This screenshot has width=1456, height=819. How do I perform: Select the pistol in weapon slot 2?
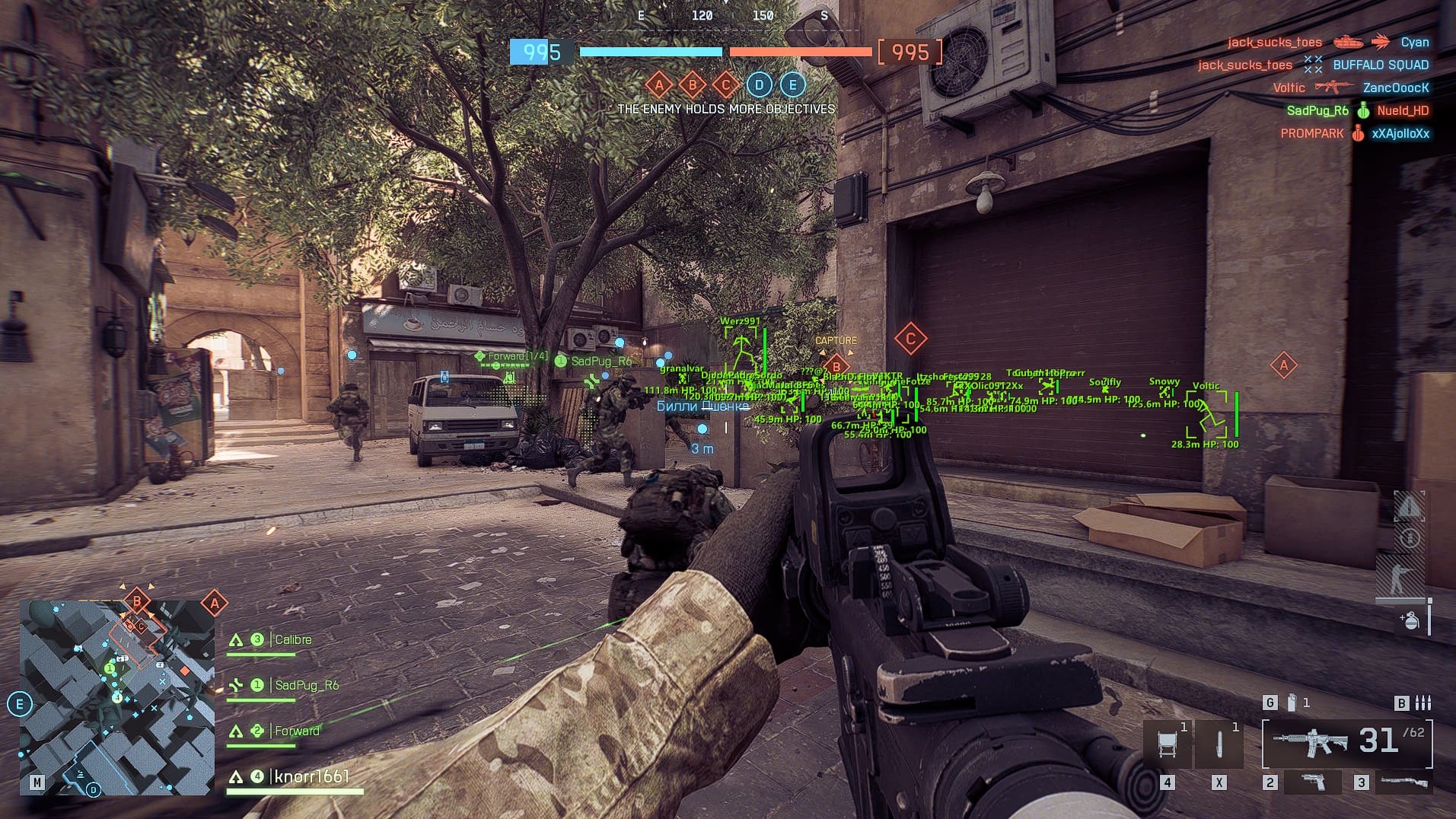pyautogui.click(x=1313, y=782)
